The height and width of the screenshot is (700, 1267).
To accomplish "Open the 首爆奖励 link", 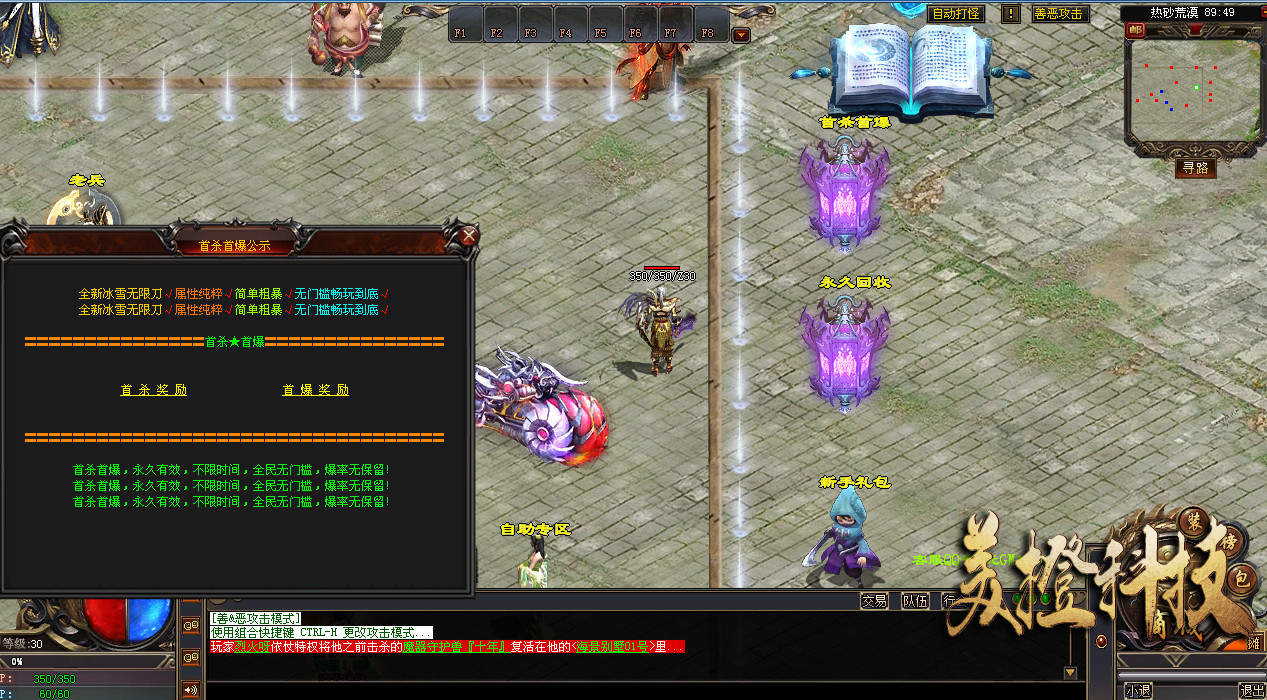I will 315,390.
